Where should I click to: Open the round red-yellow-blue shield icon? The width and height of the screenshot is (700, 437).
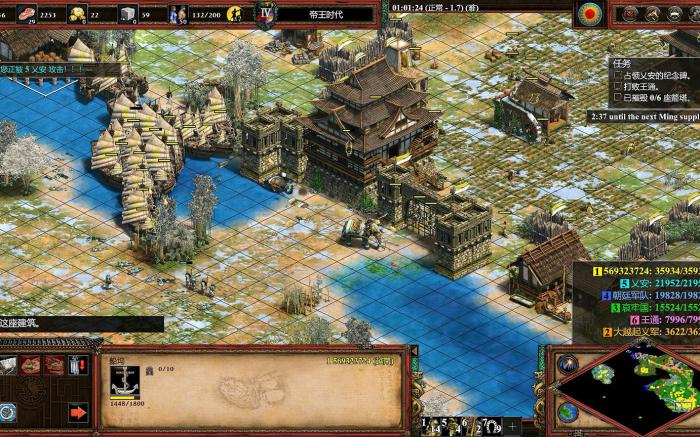click(591, 14)
